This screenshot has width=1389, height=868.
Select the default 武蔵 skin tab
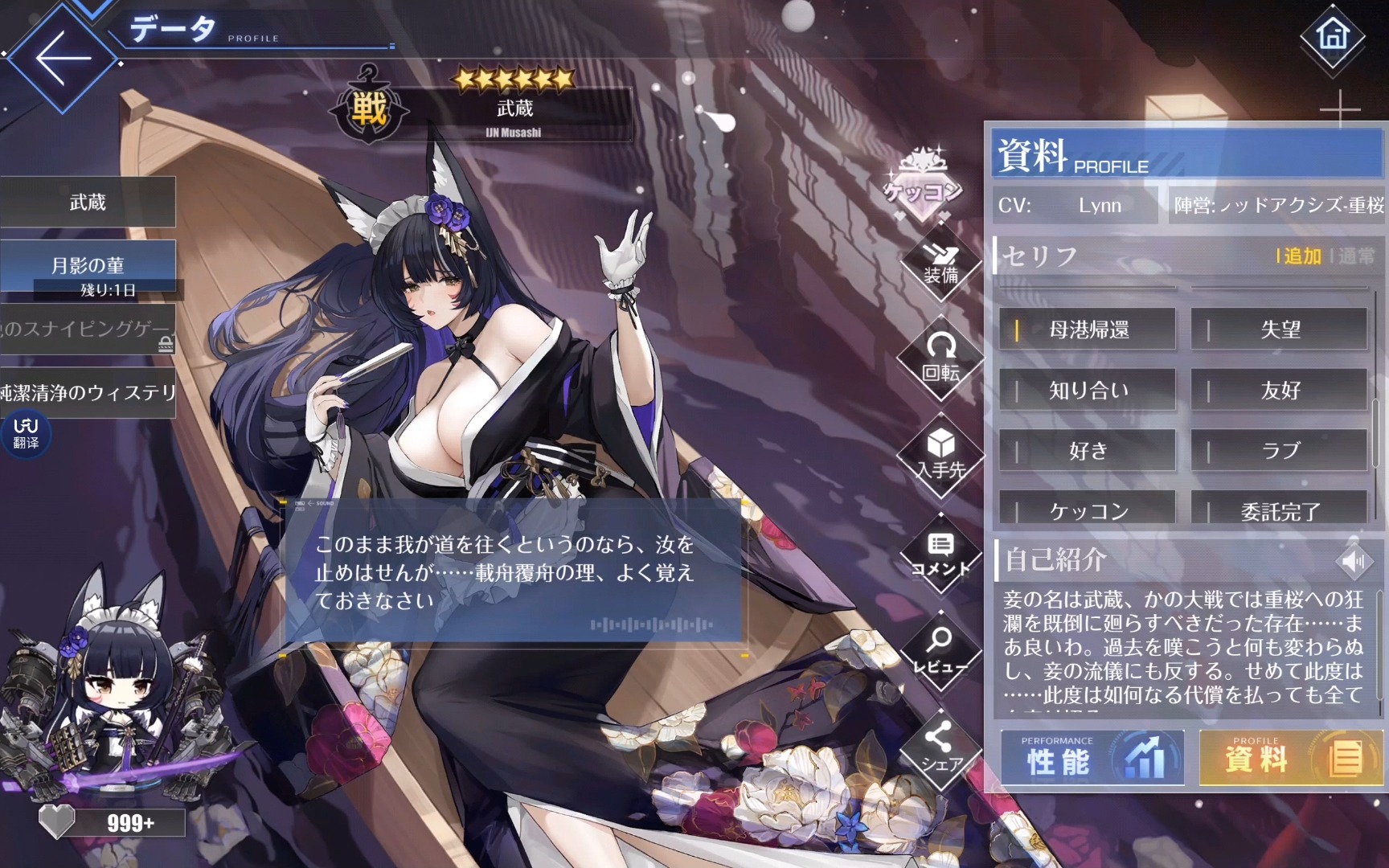(88, 203)
